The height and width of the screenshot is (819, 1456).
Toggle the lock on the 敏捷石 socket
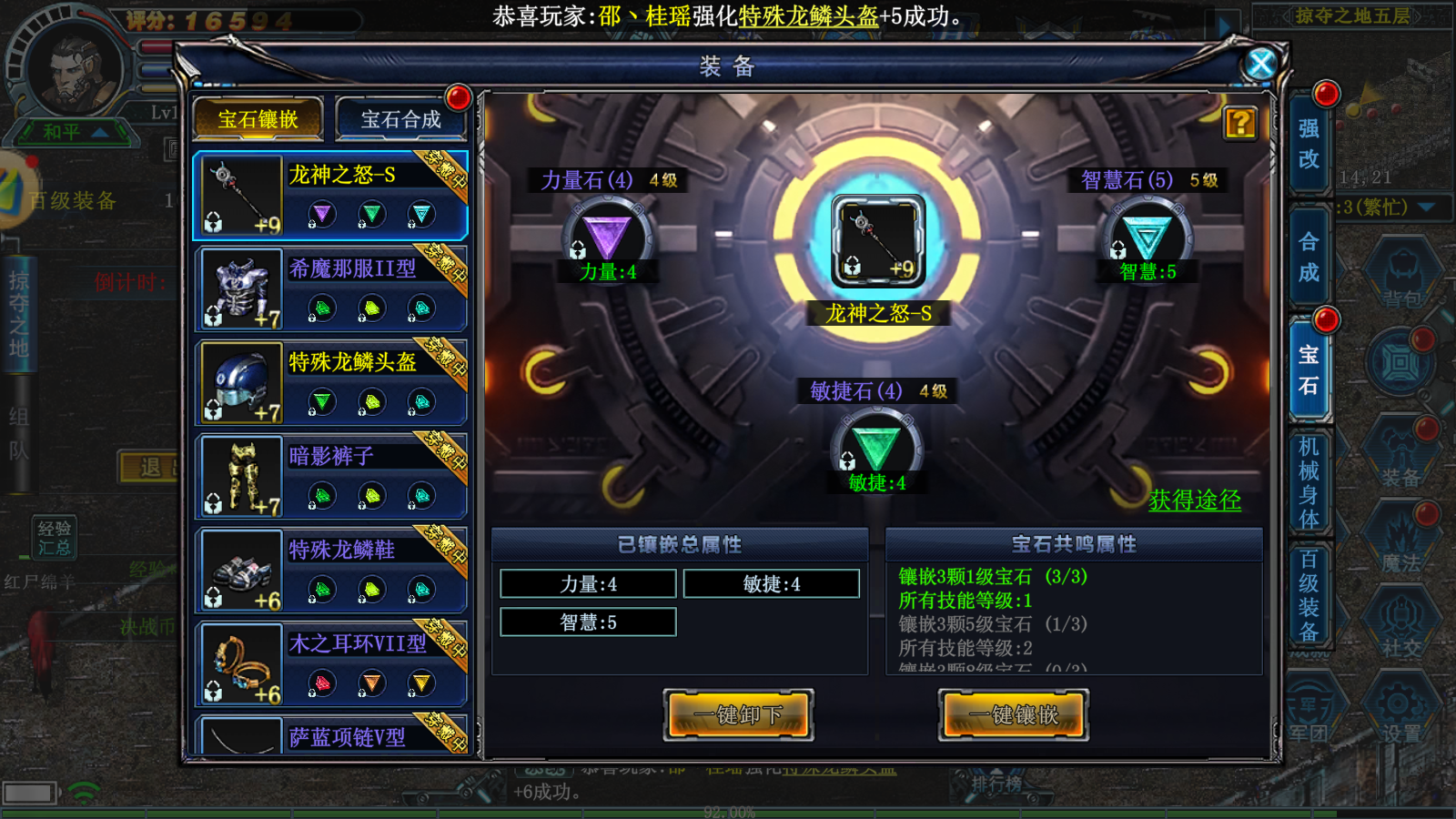click(x=848, y=461)
